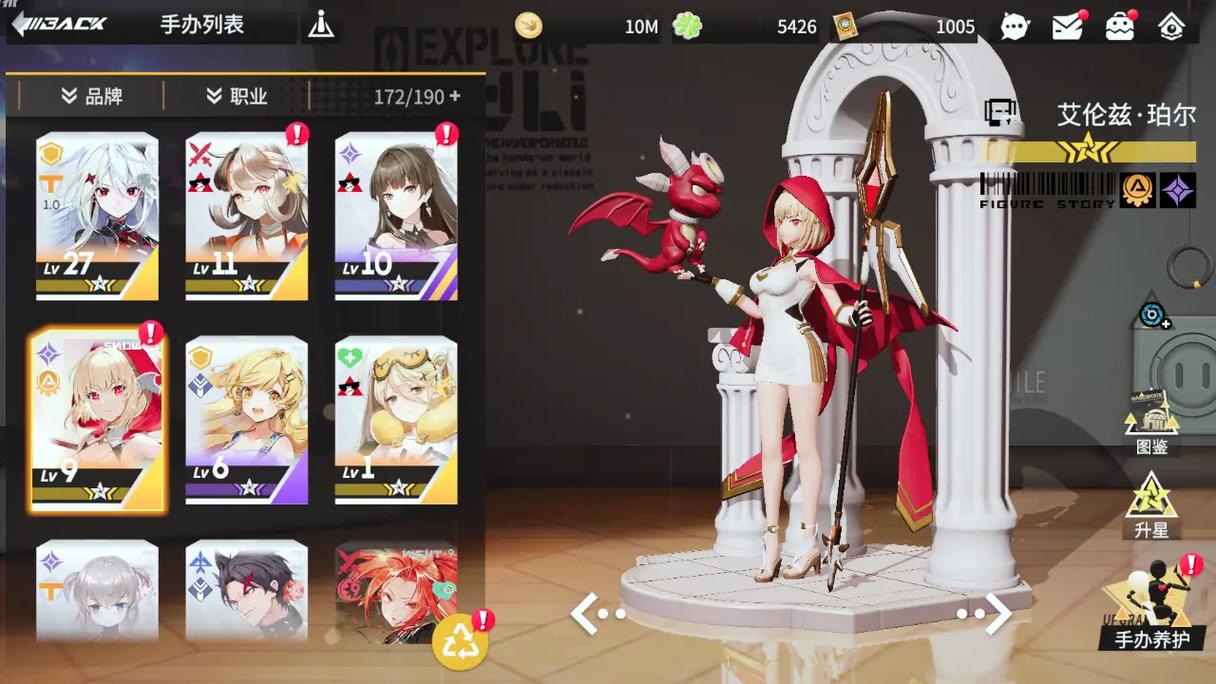Open the chat bubble icon
Screen dimensions: 1216x684
[1014, 27]
